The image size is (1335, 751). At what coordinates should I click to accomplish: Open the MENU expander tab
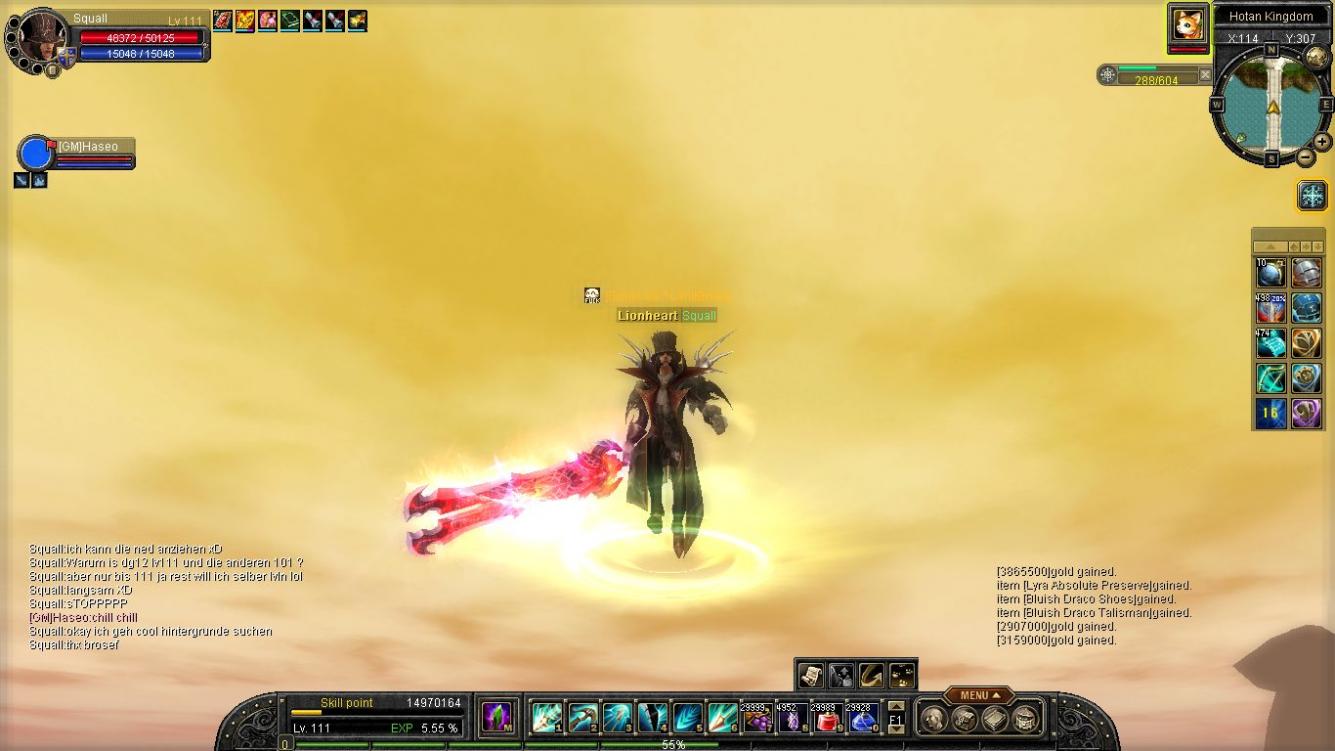(979, 695)
